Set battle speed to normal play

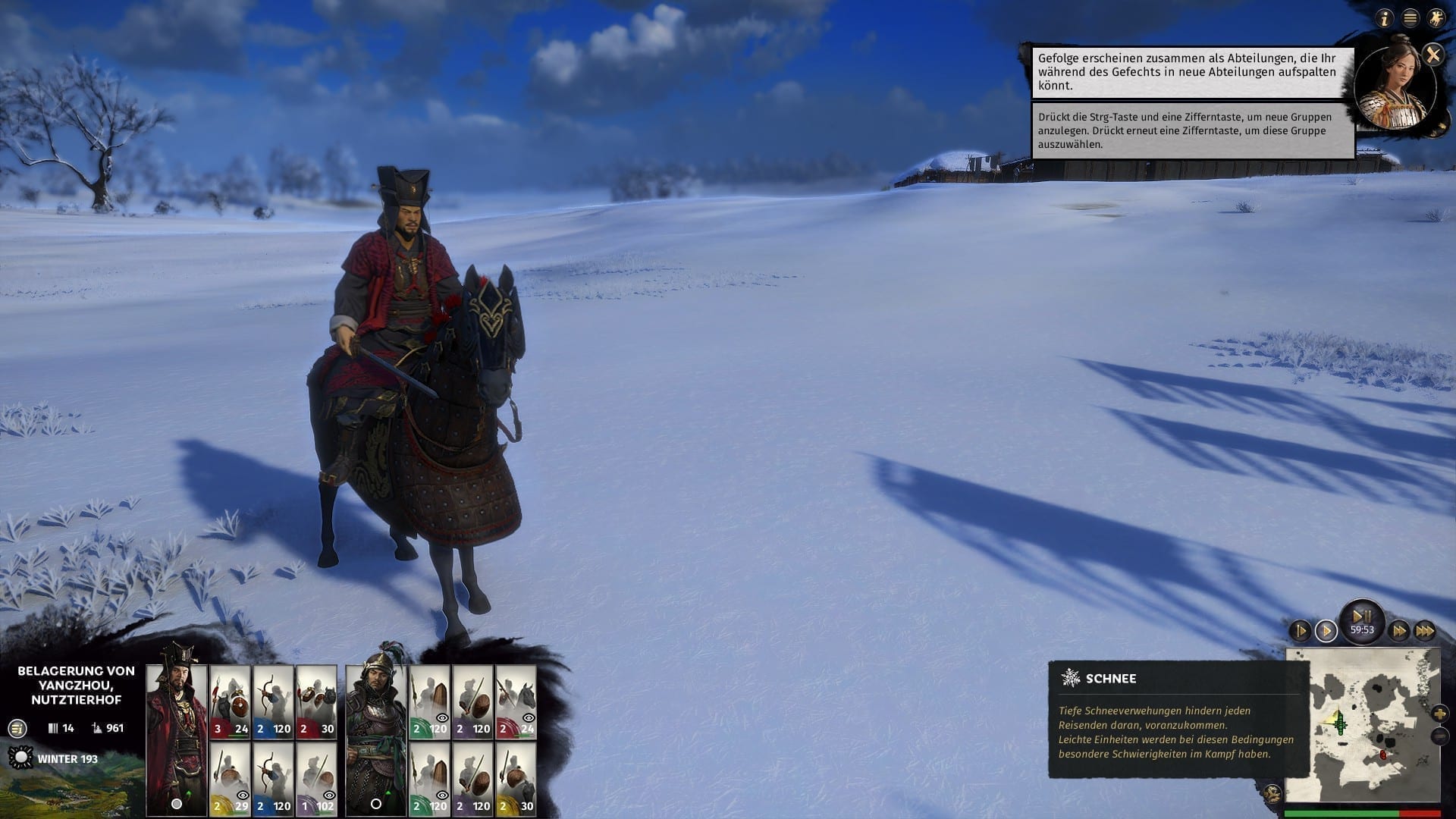point(1326,631)
